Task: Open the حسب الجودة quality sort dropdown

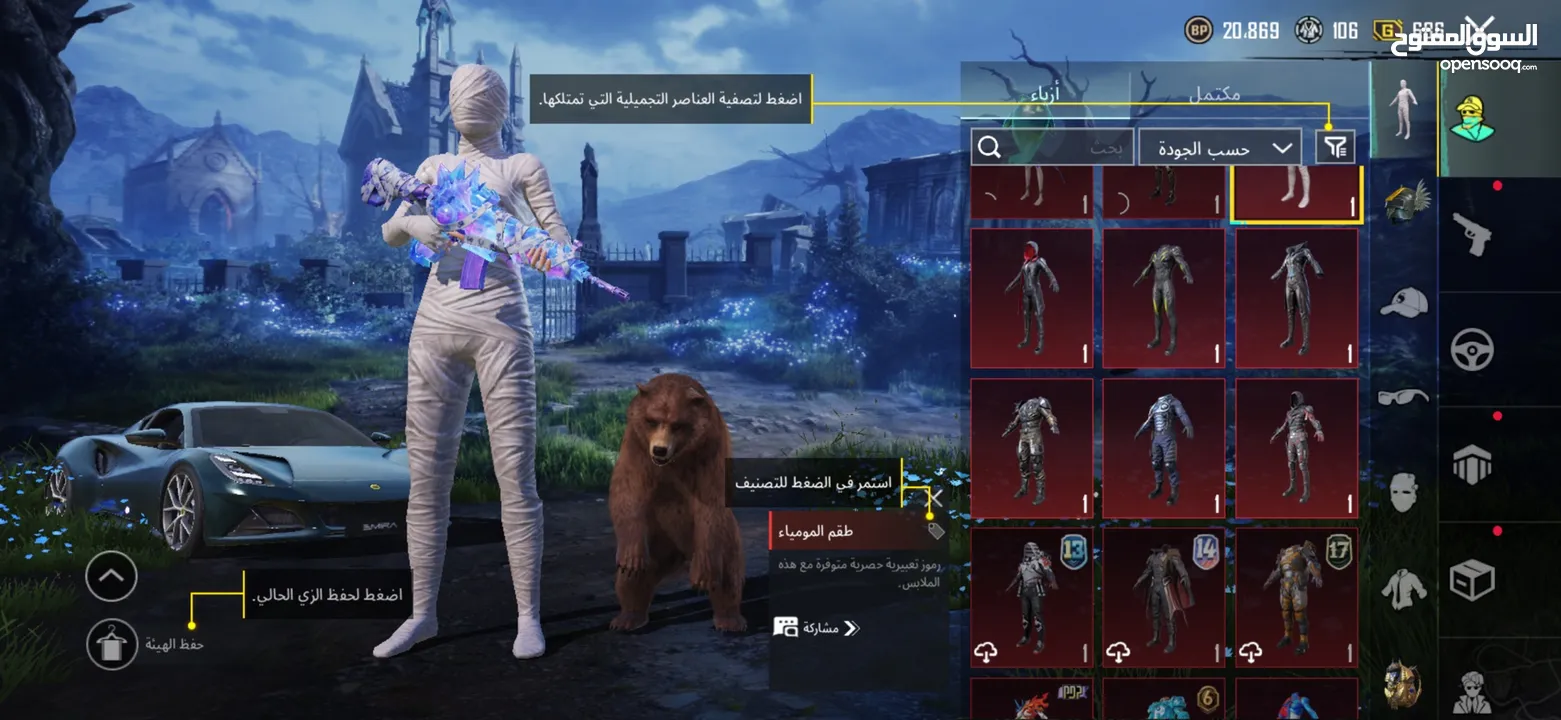Action: click(1218, 147)
